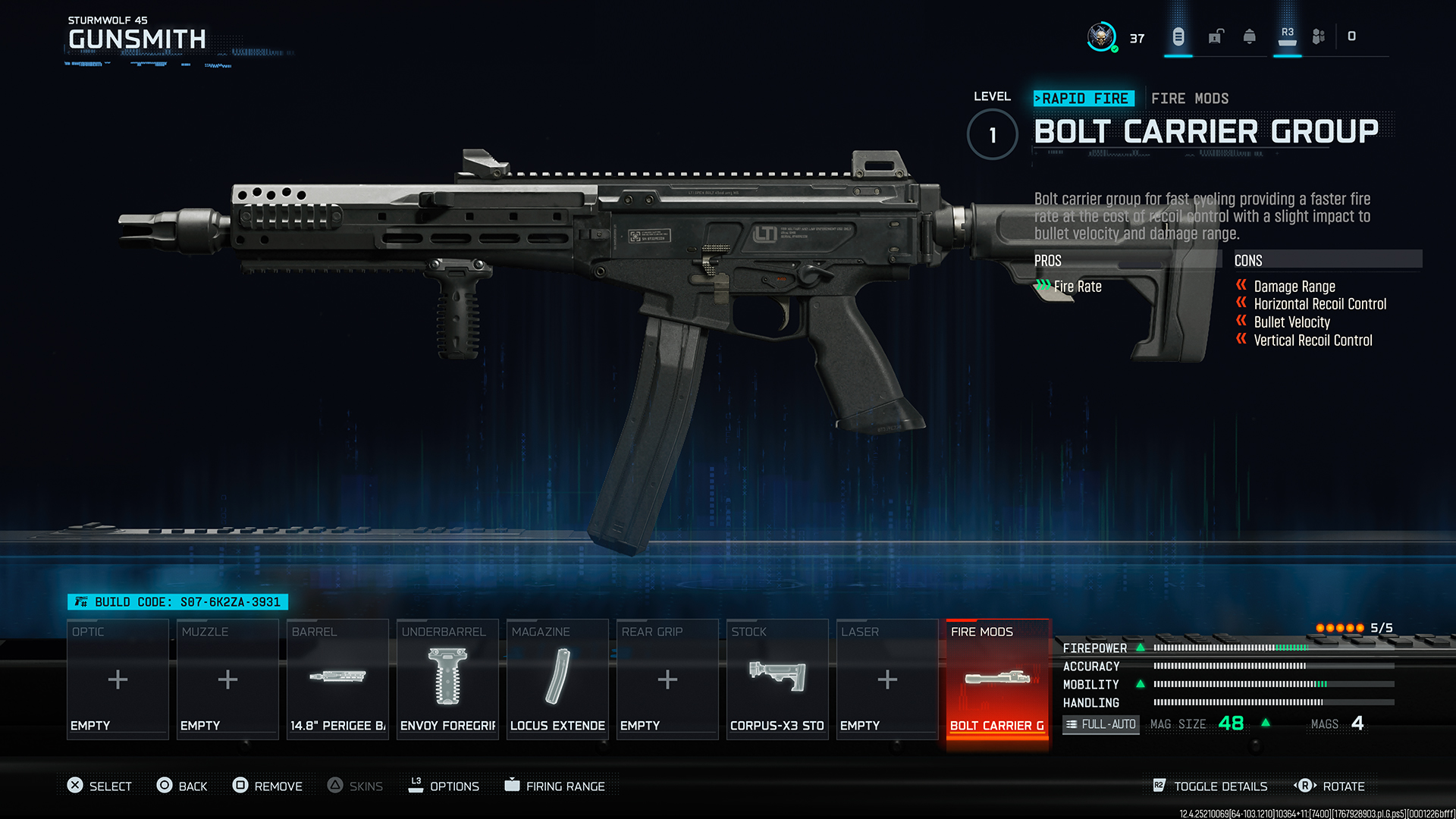Switch fire mode from Full-Auto
This screenshot has height=819, width=1456.
pos(1100,724)
